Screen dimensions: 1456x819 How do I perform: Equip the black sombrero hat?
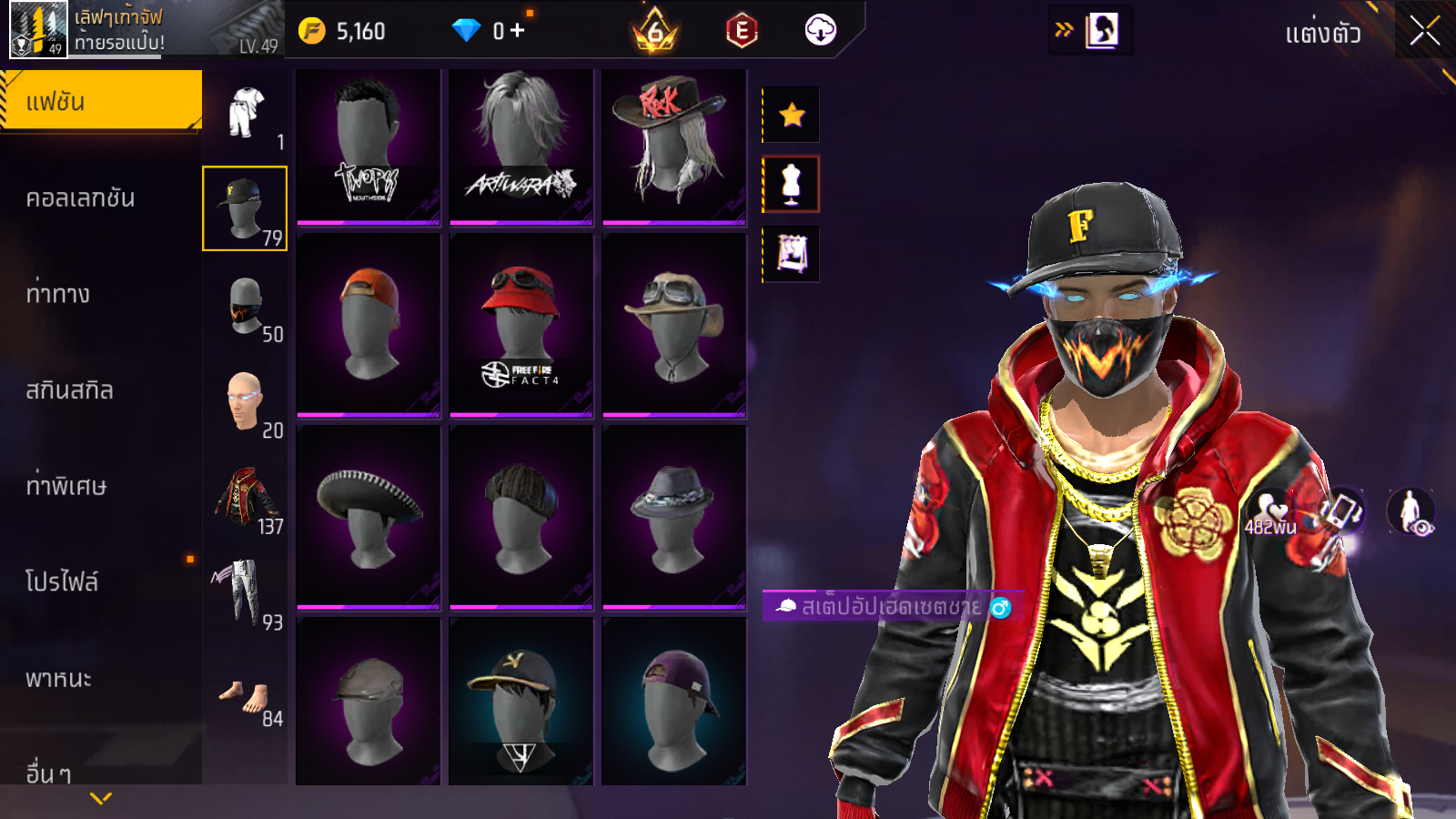(368, 516)
